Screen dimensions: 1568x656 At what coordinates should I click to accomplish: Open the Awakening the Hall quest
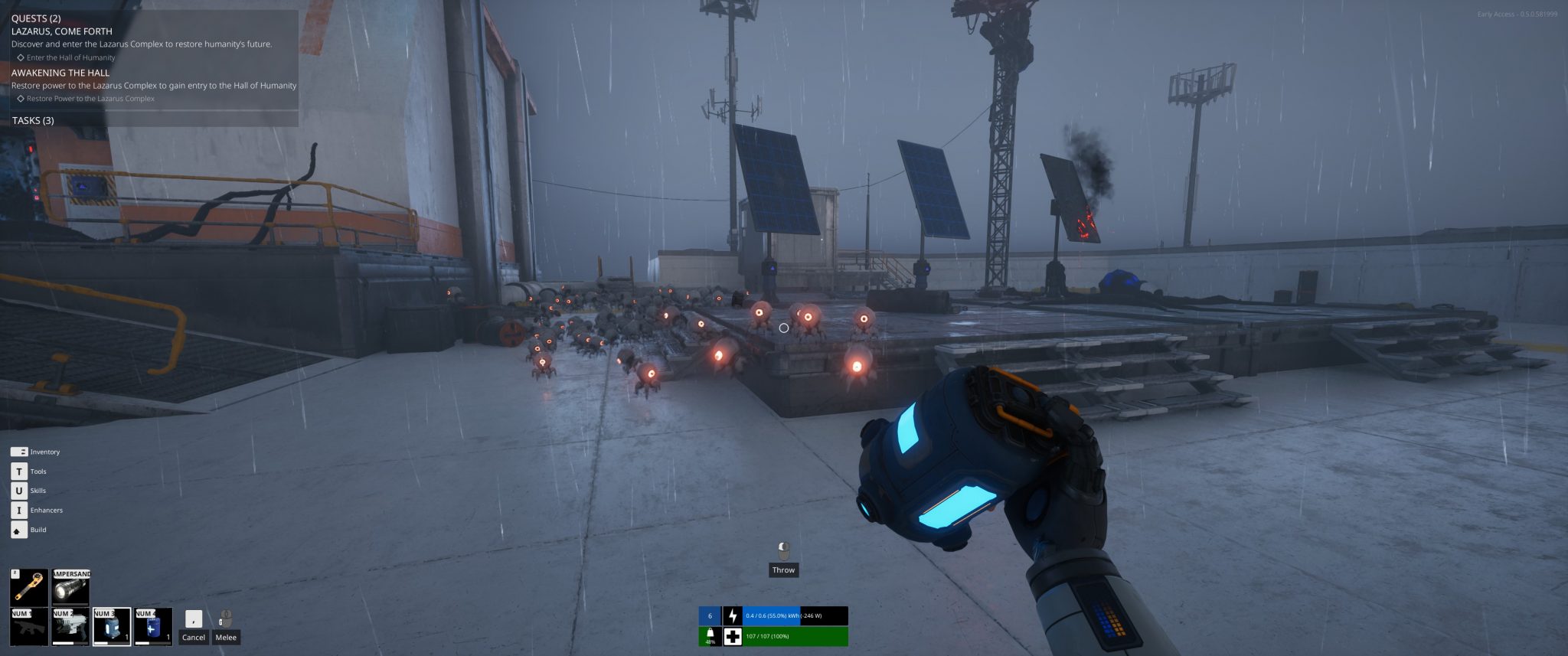60,73
